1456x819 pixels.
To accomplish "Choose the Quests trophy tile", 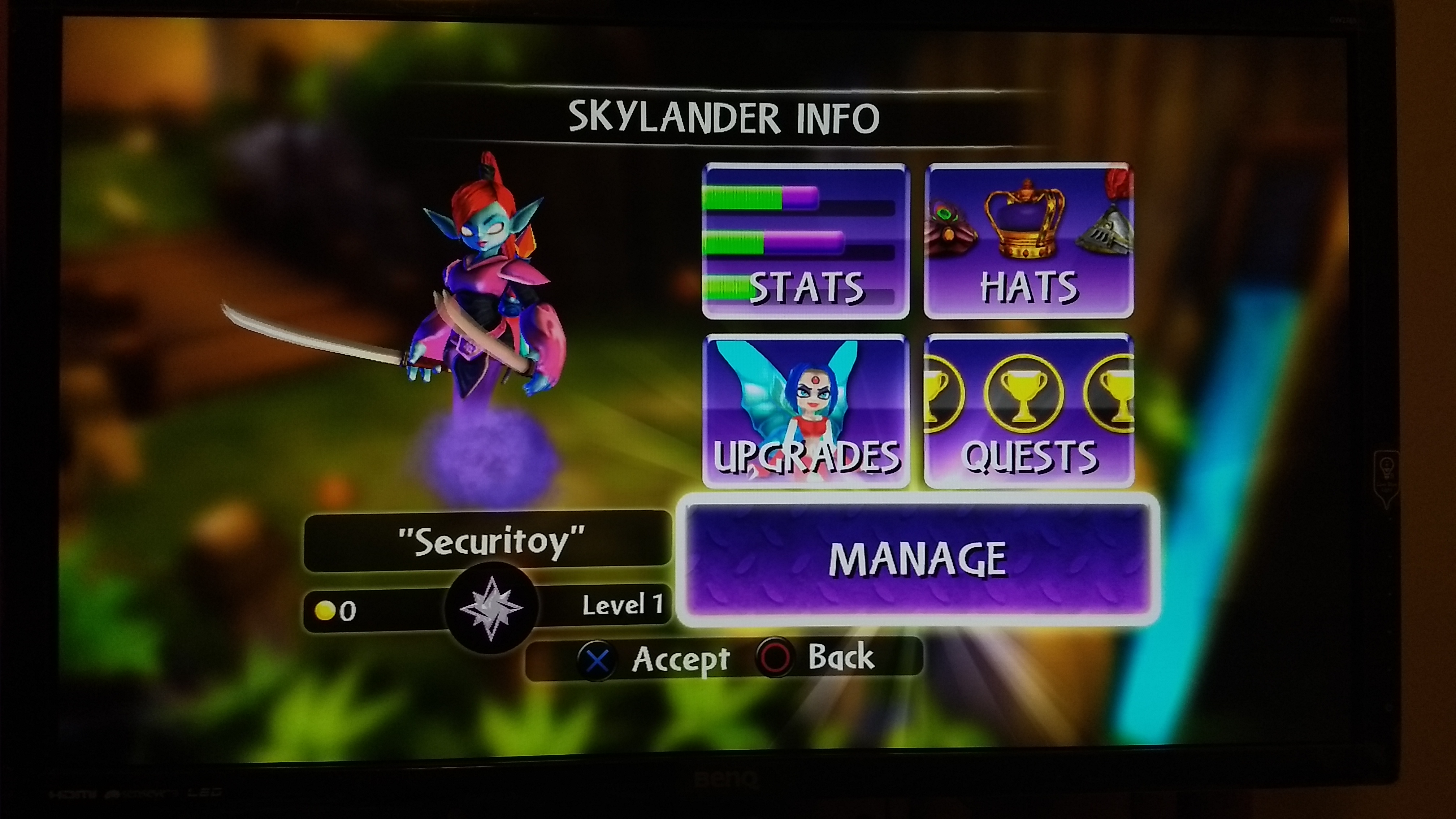I will pos(1029,411).
